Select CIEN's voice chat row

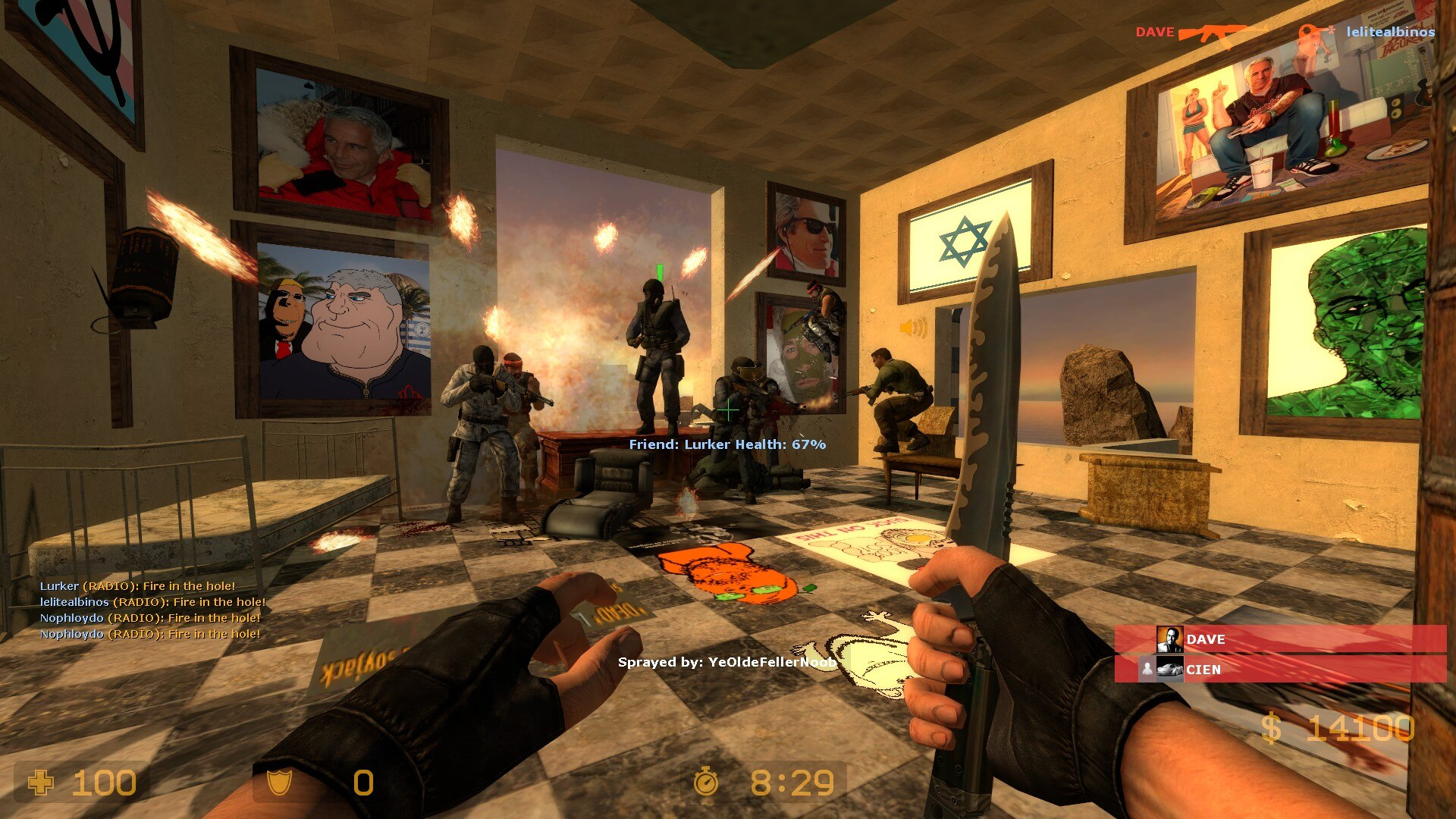coord(1280,670)
